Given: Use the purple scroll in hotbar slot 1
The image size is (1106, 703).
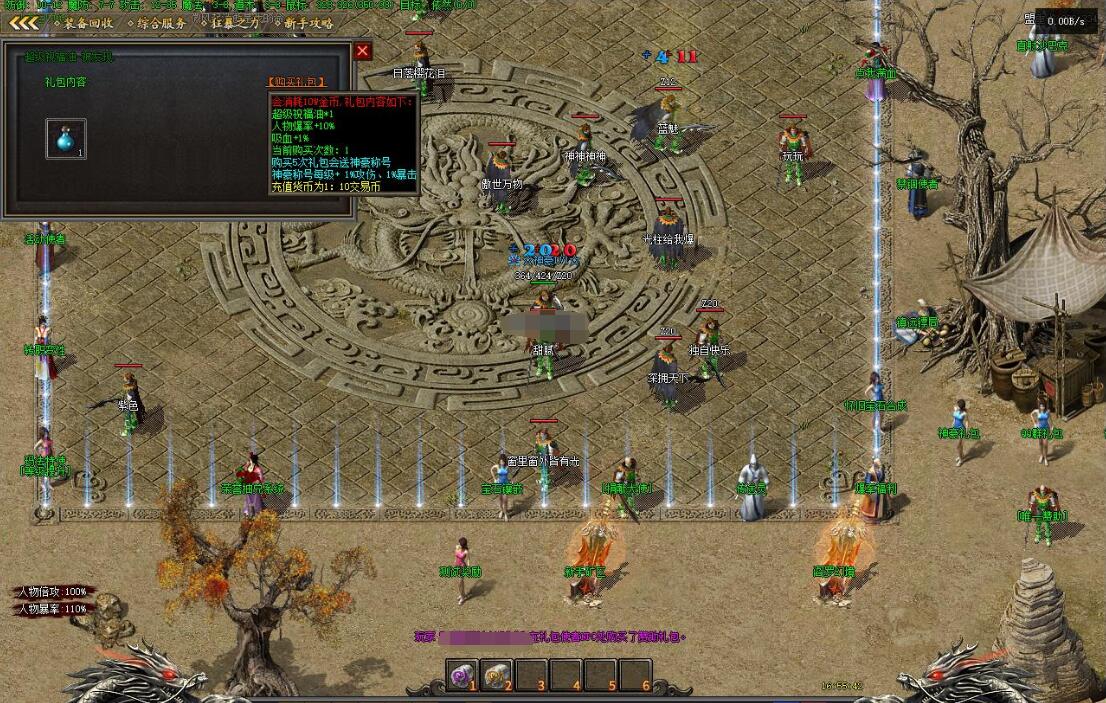Looking at the screenshot, I should click(462, 677).
